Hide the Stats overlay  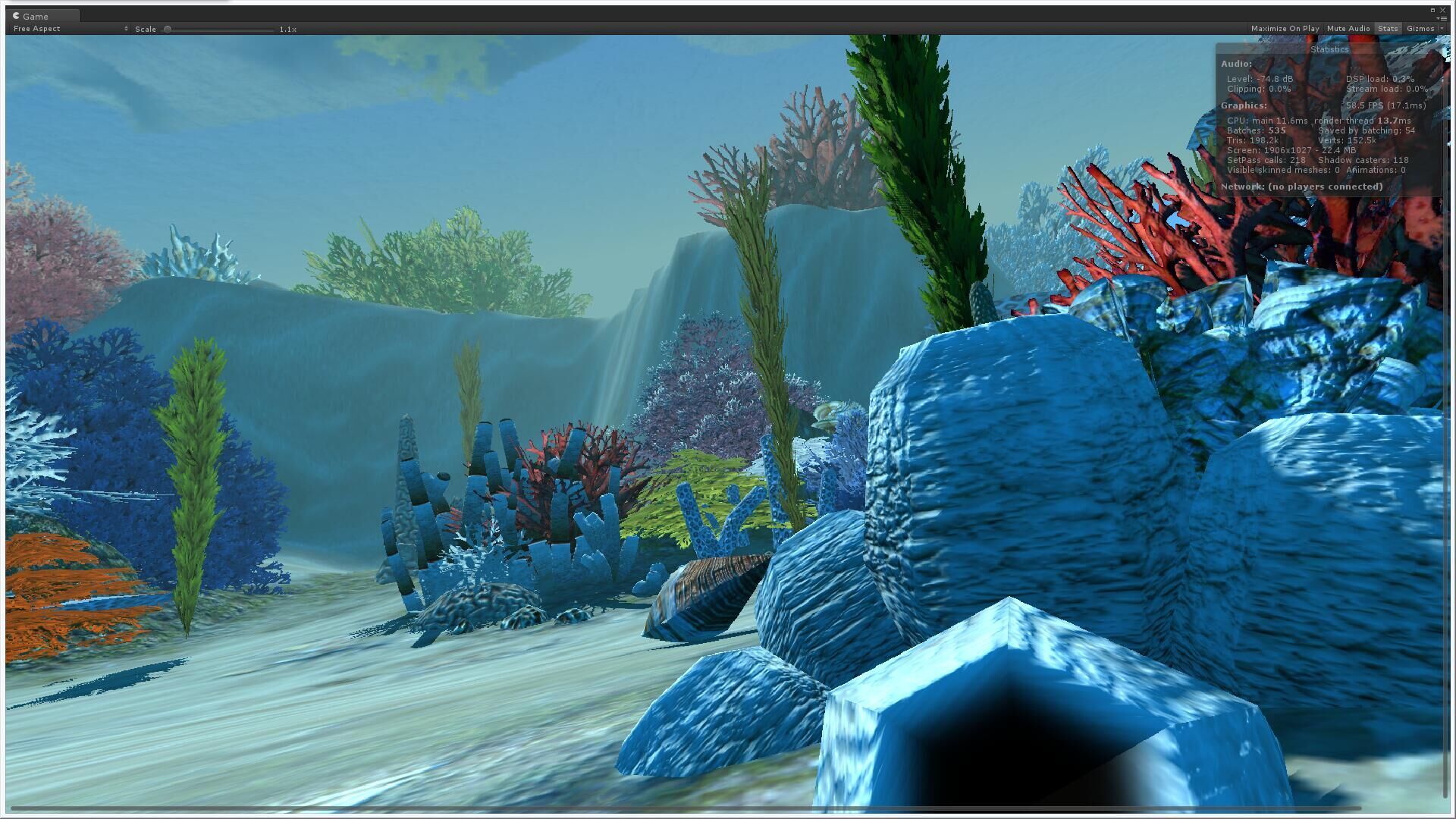[x=1388, y=29]
